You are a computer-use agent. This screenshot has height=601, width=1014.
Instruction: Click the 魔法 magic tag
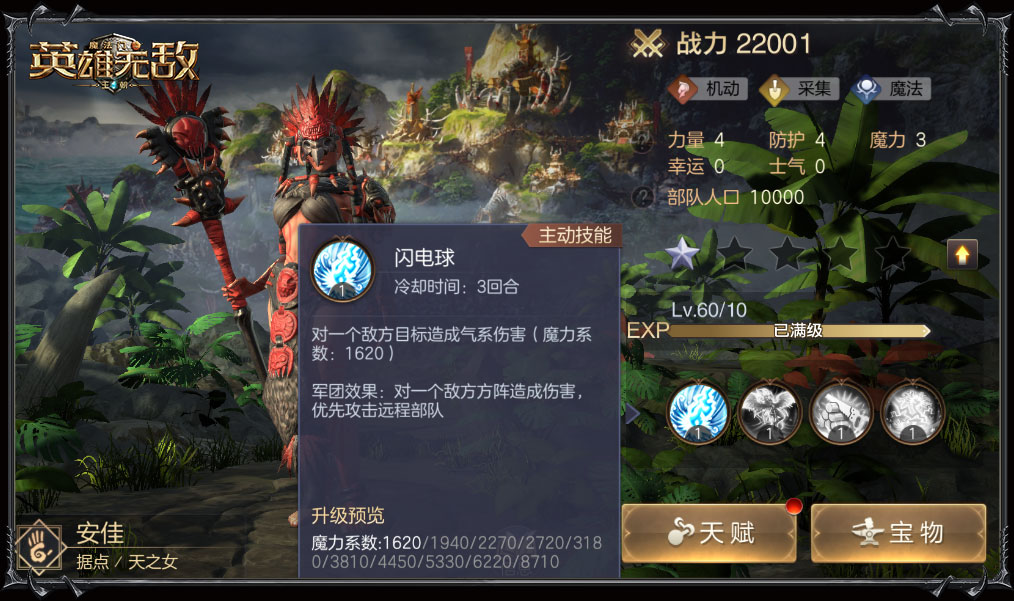892,89
